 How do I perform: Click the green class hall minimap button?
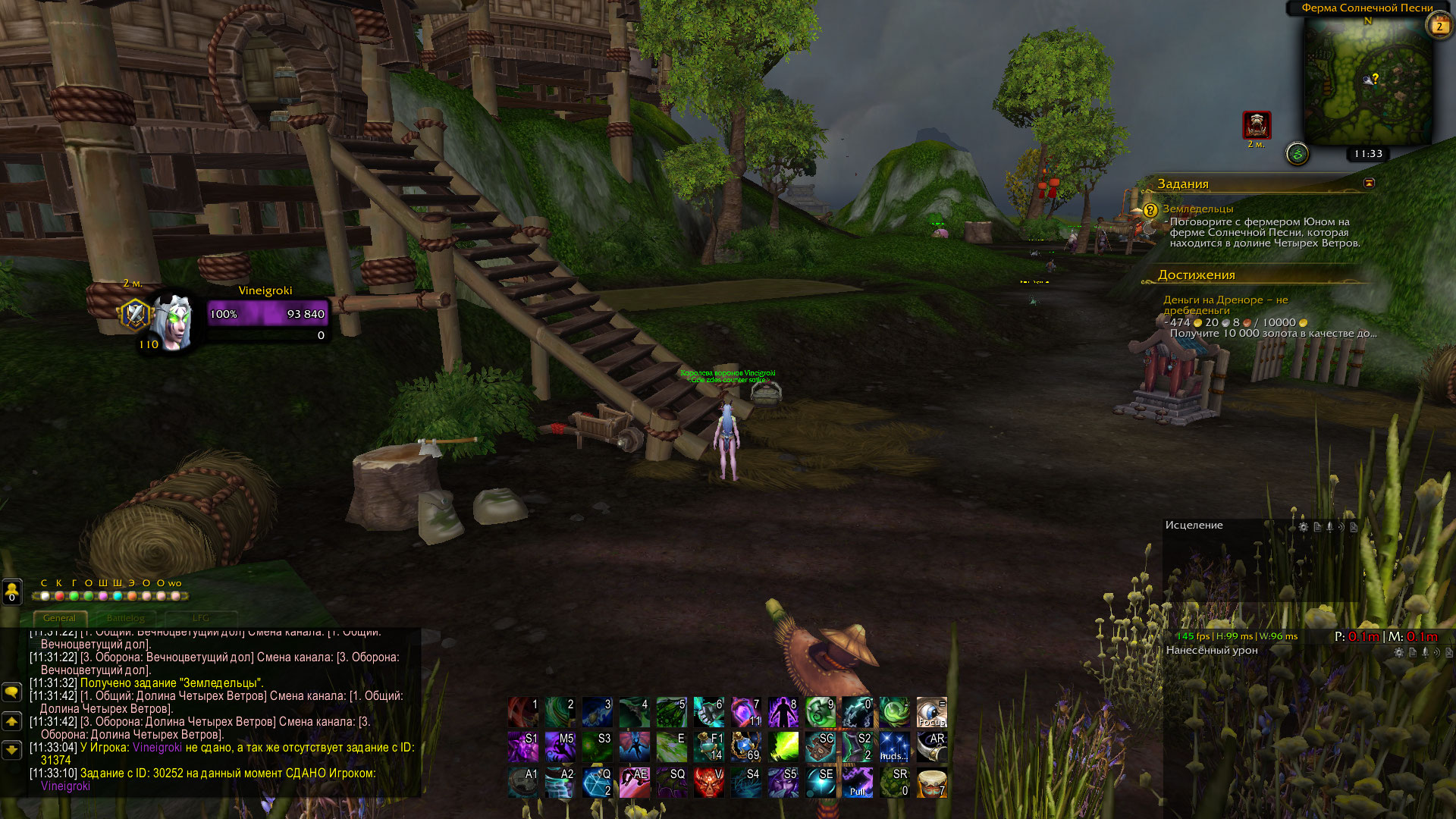click(1298, 155)
